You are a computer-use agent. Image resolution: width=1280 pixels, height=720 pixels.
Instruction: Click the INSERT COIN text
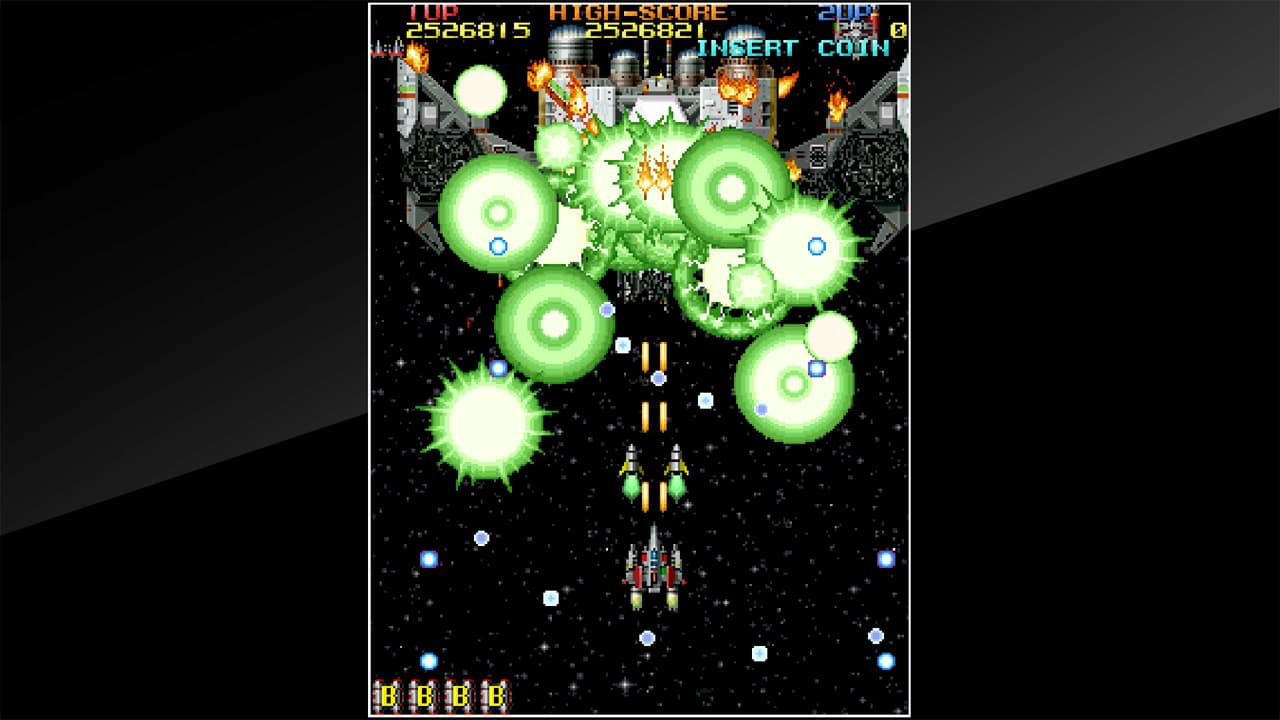[793, 45]
